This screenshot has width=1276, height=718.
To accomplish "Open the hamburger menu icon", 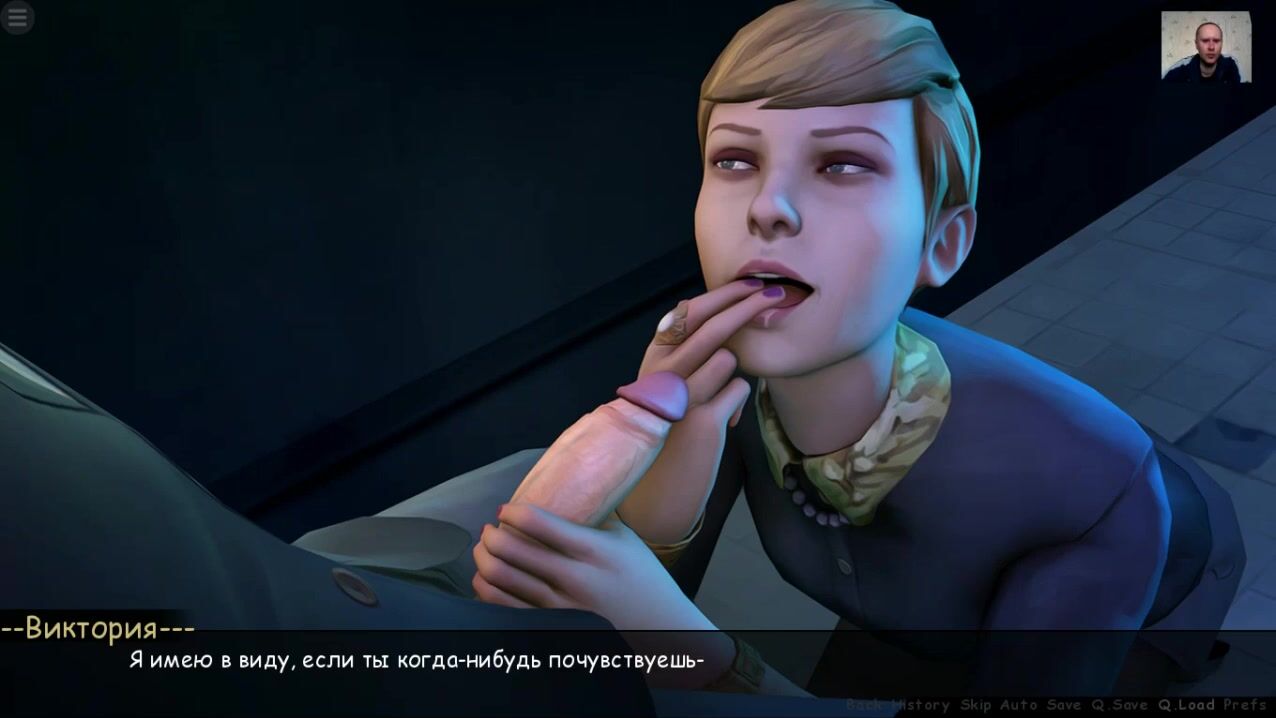I will [x=17, y=17].
